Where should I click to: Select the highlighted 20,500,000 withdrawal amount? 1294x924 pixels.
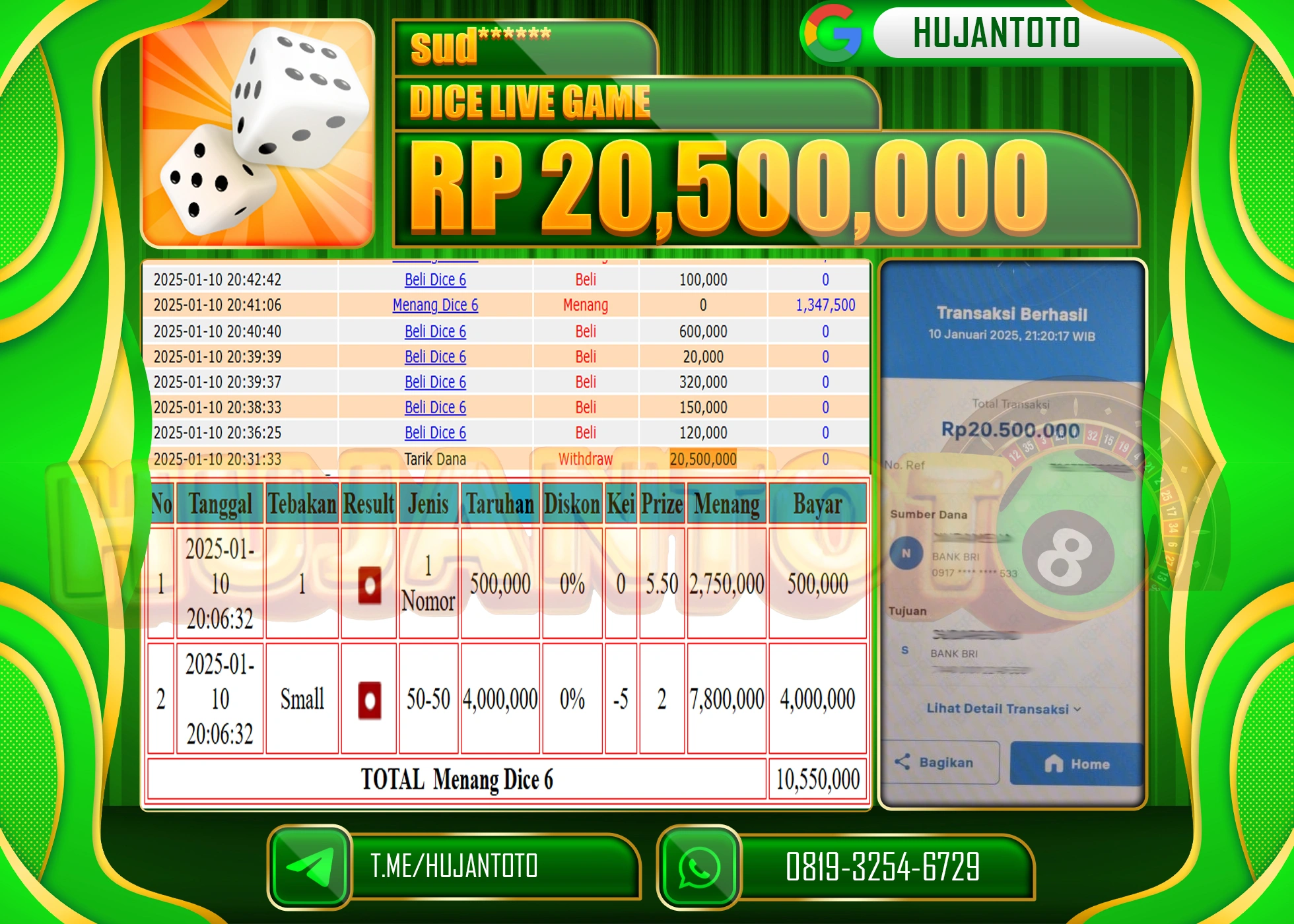coord(703,459)
